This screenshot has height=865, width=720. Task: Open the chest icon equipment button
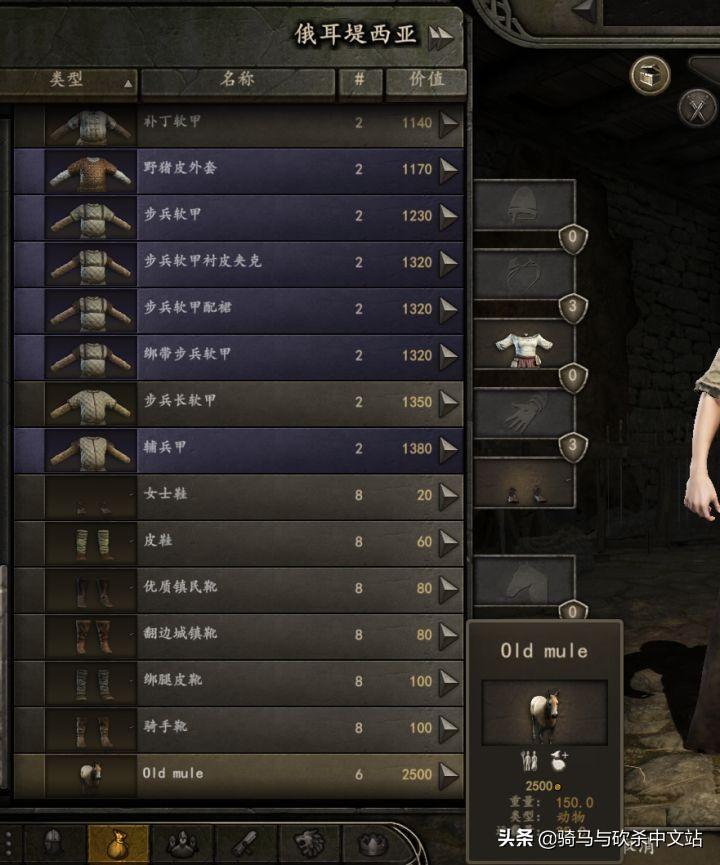click(650, 74)
